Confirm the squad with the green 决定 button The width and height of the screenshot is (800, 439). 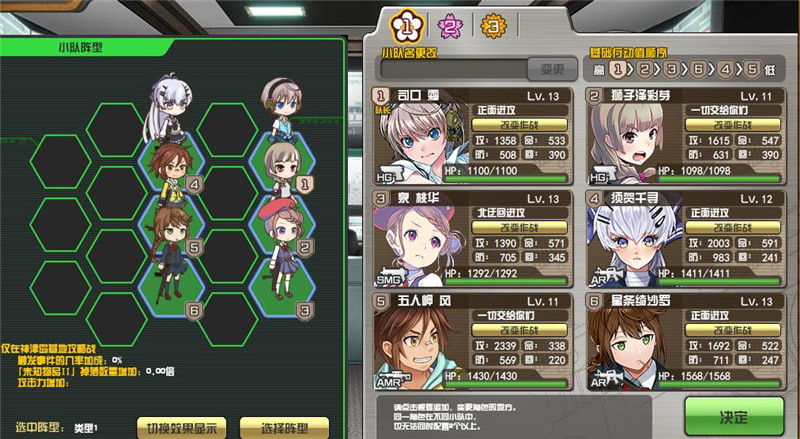(x=735, y=414)
